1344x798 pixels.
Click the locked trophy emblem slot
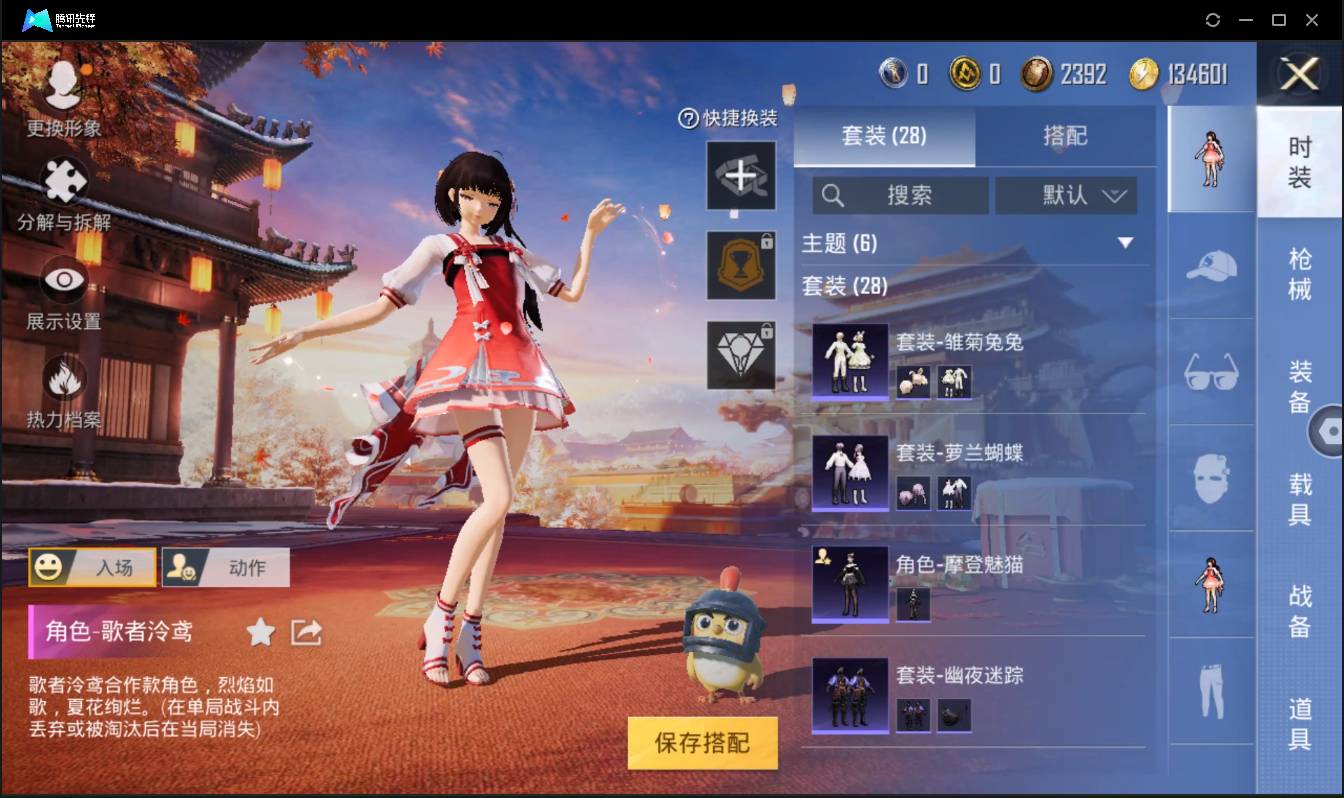click(x=741, y=265)
